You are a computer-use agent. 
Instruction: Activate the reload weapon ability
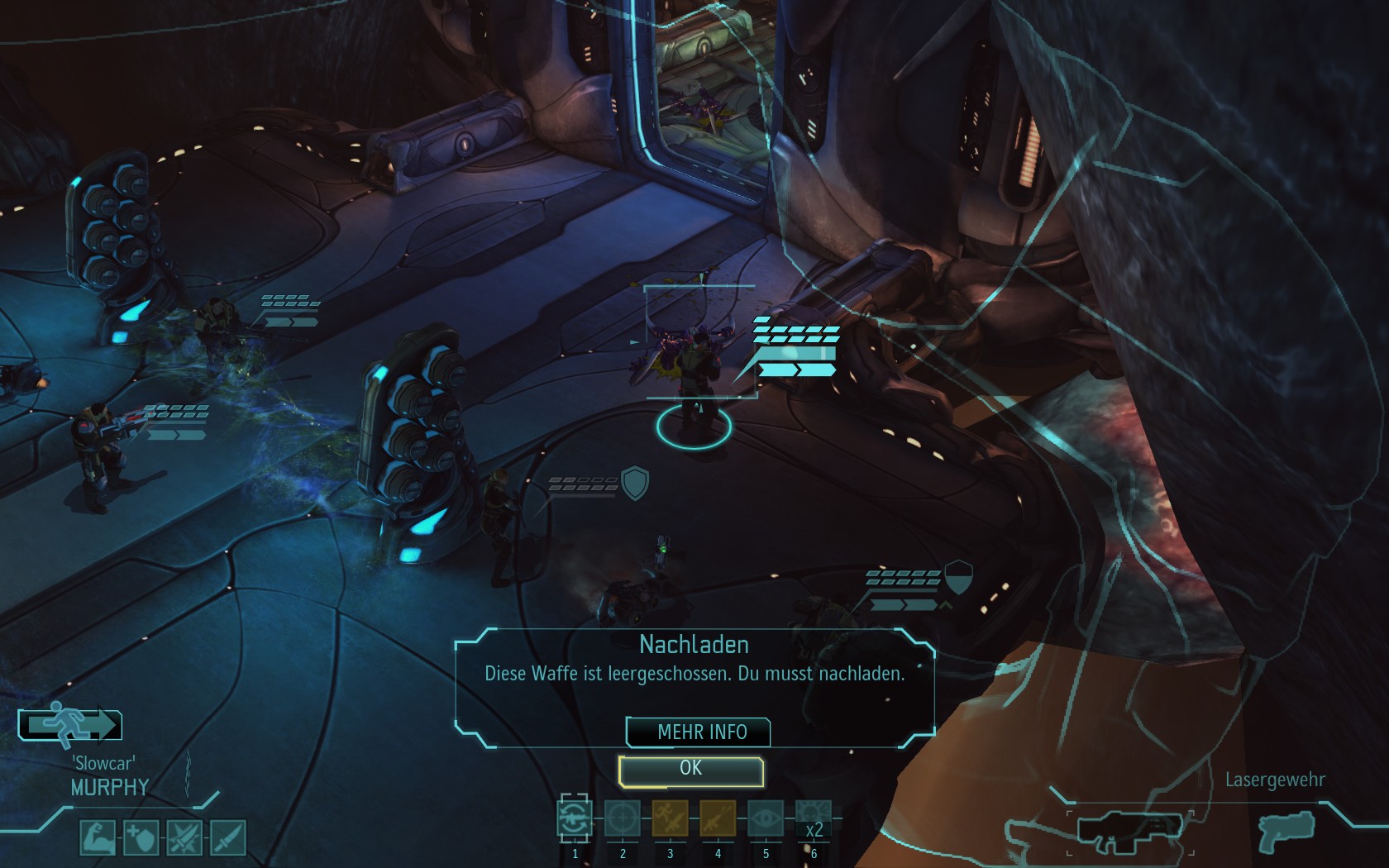(x=575, y=819)
